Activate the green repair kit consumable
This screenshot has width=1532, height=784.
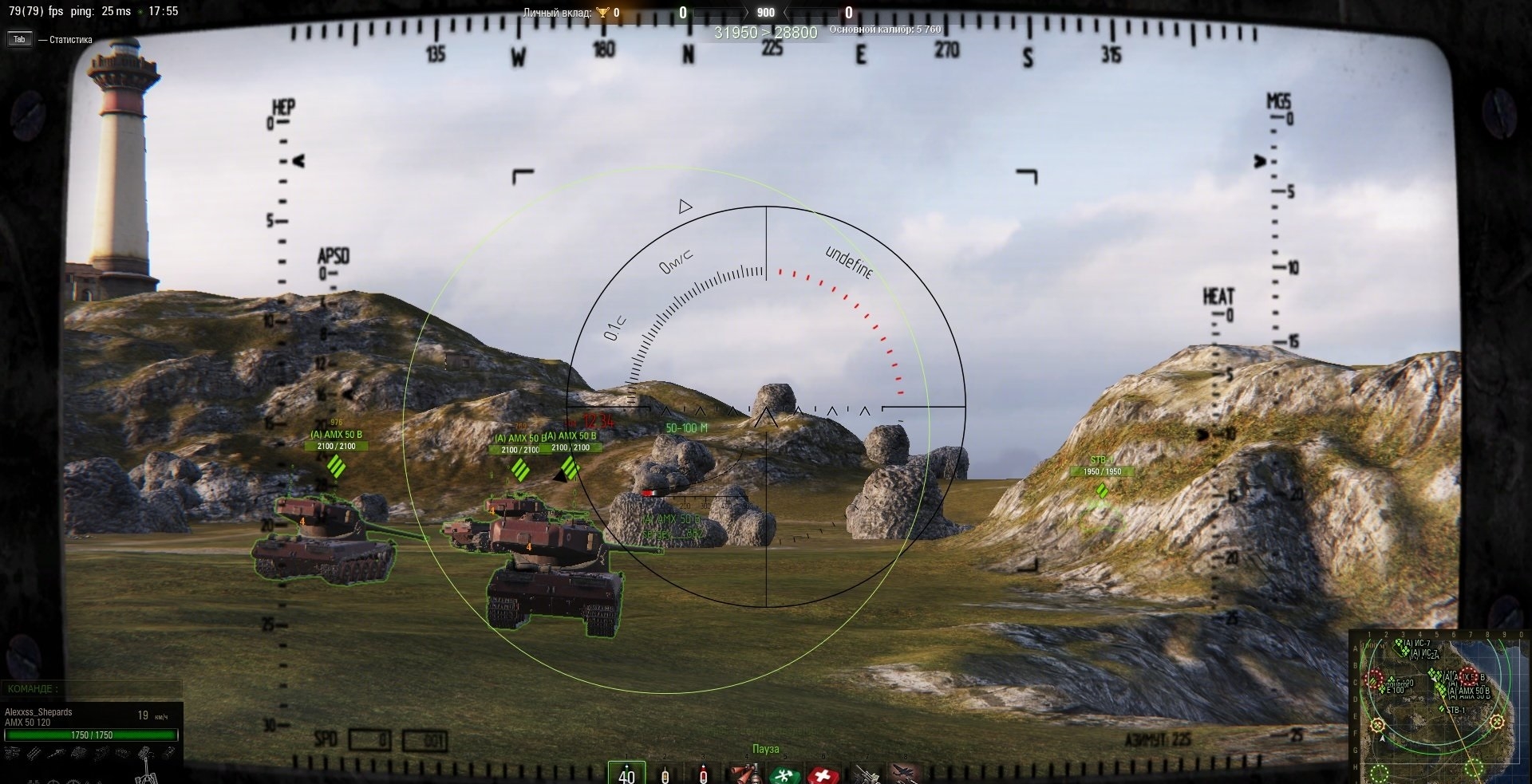pos(785,774)
